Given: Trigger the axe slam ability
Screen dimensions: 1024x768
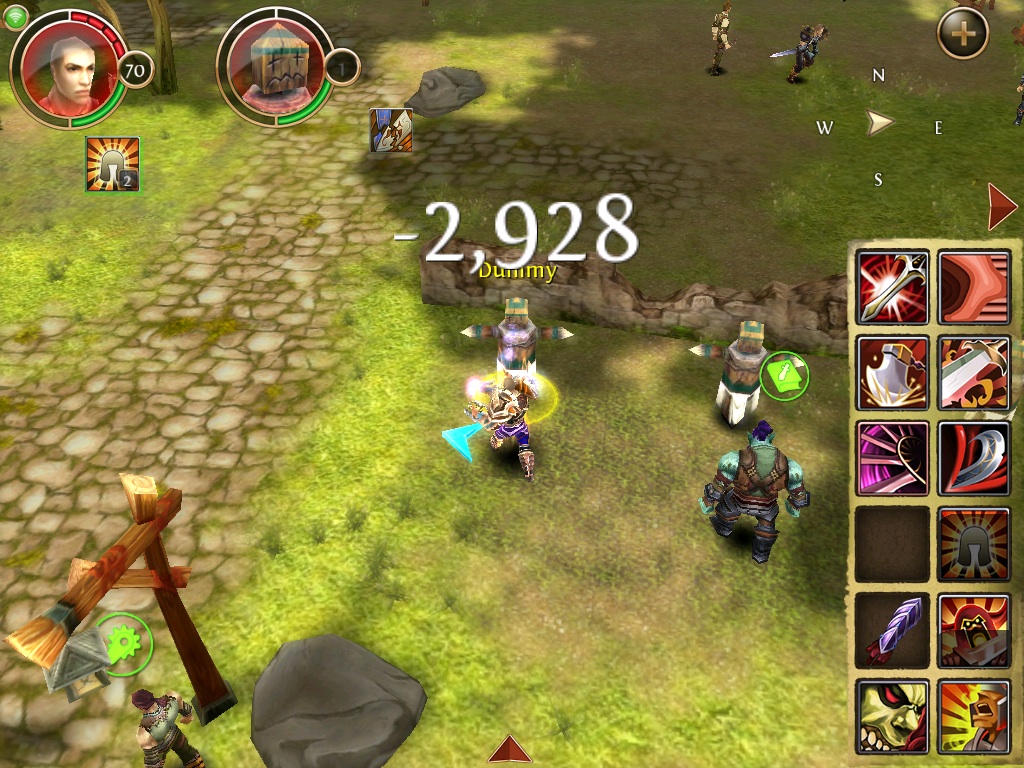Looking at the screenshot, I should click(x=893, y=373).
